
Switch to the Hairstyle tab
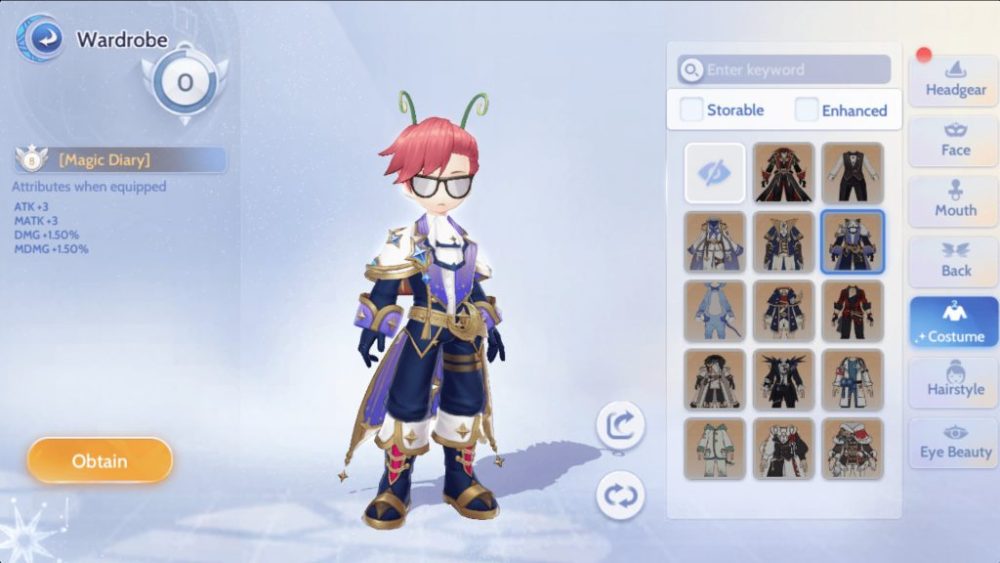pyautogui.click(x=954, y=380)
